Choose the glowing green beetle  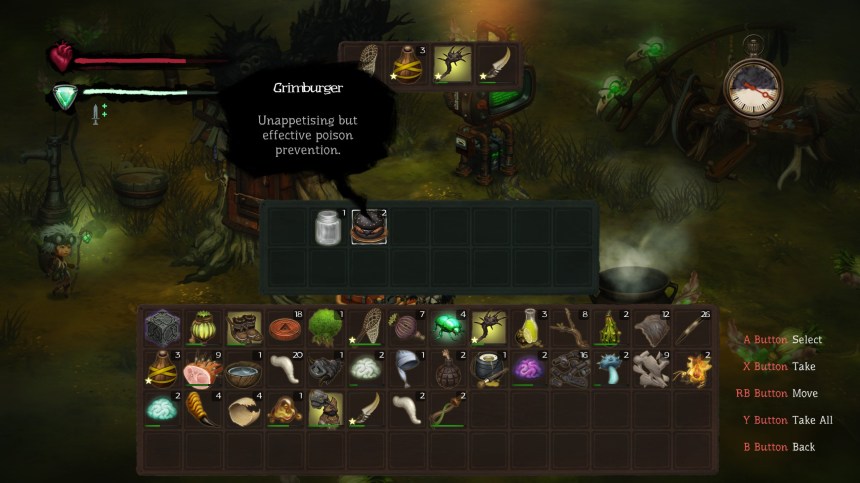[x=447, y=327]
